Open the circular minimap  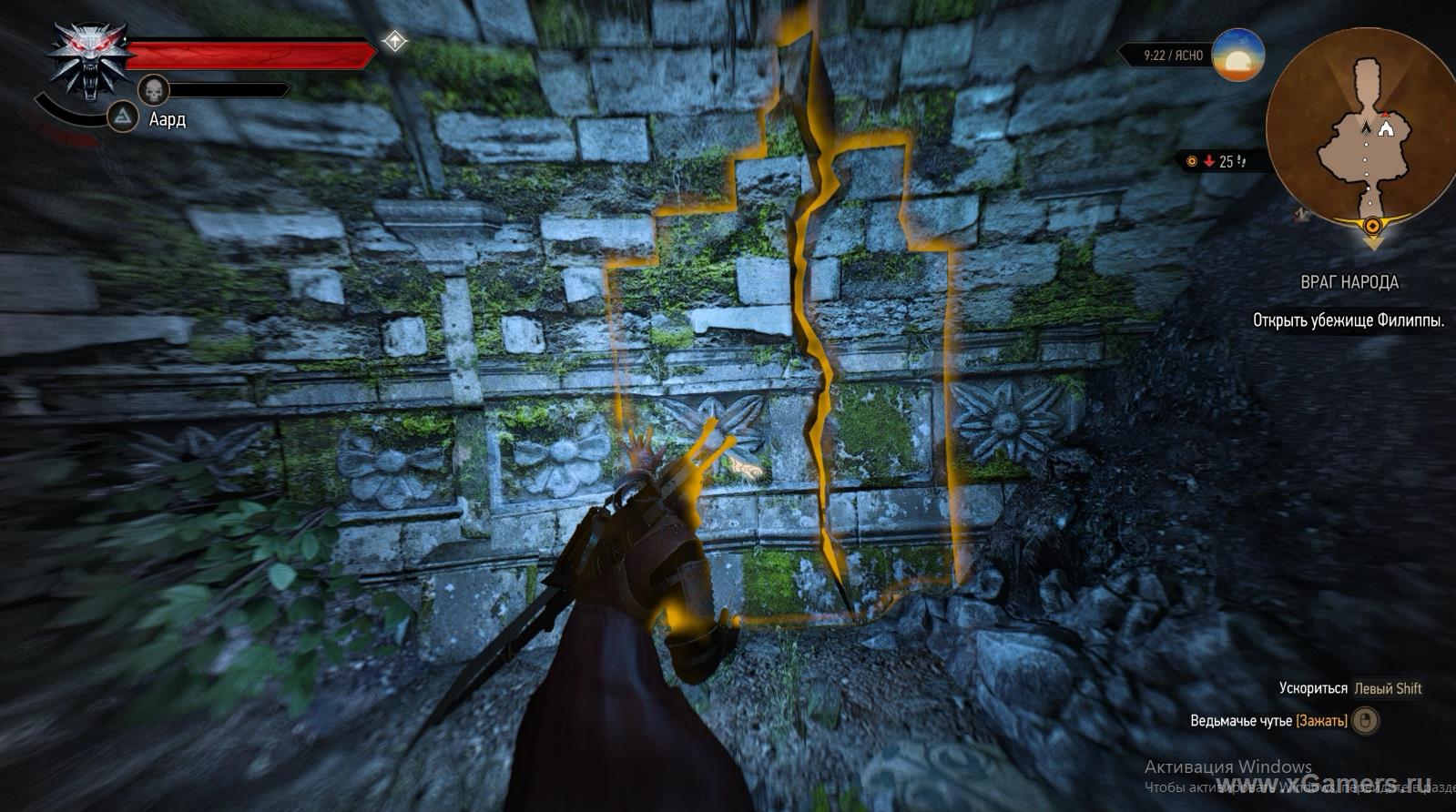tap(1359, 131)
